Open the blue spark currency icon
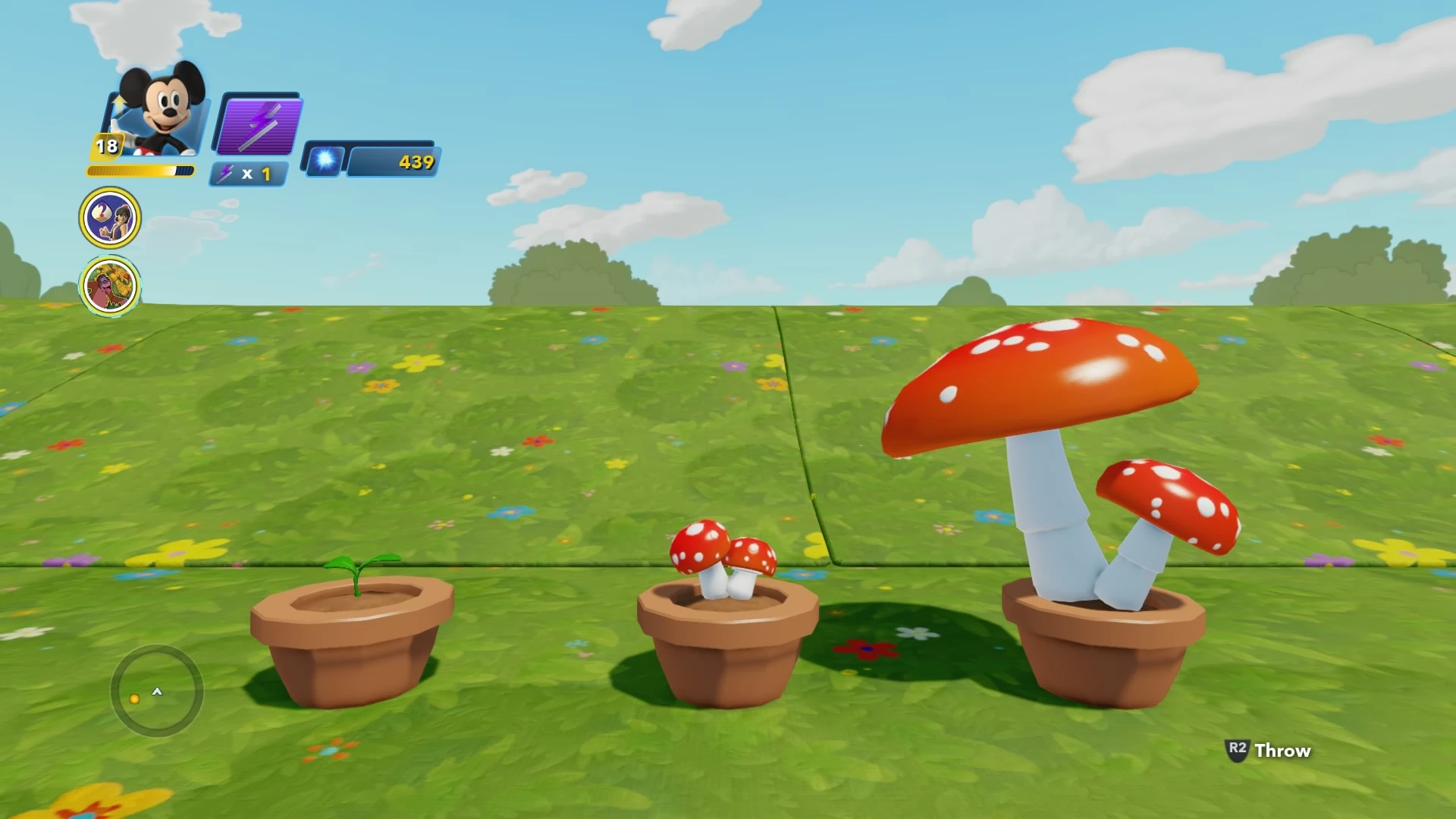1456x819 pixels. [325, 162]
